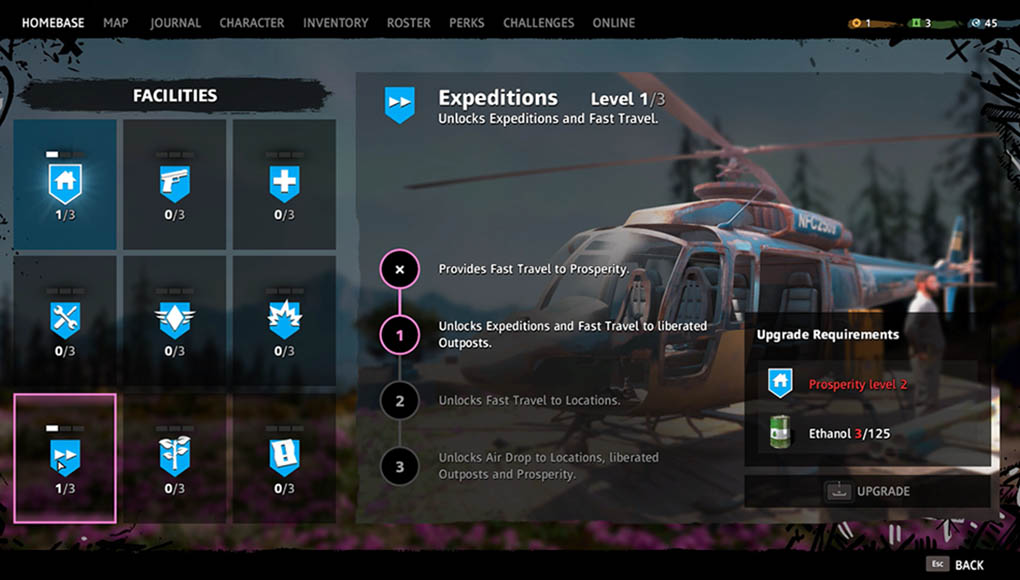Select the exclamation mark facility tile
The image size is (1020, 580).
point(284,458)
